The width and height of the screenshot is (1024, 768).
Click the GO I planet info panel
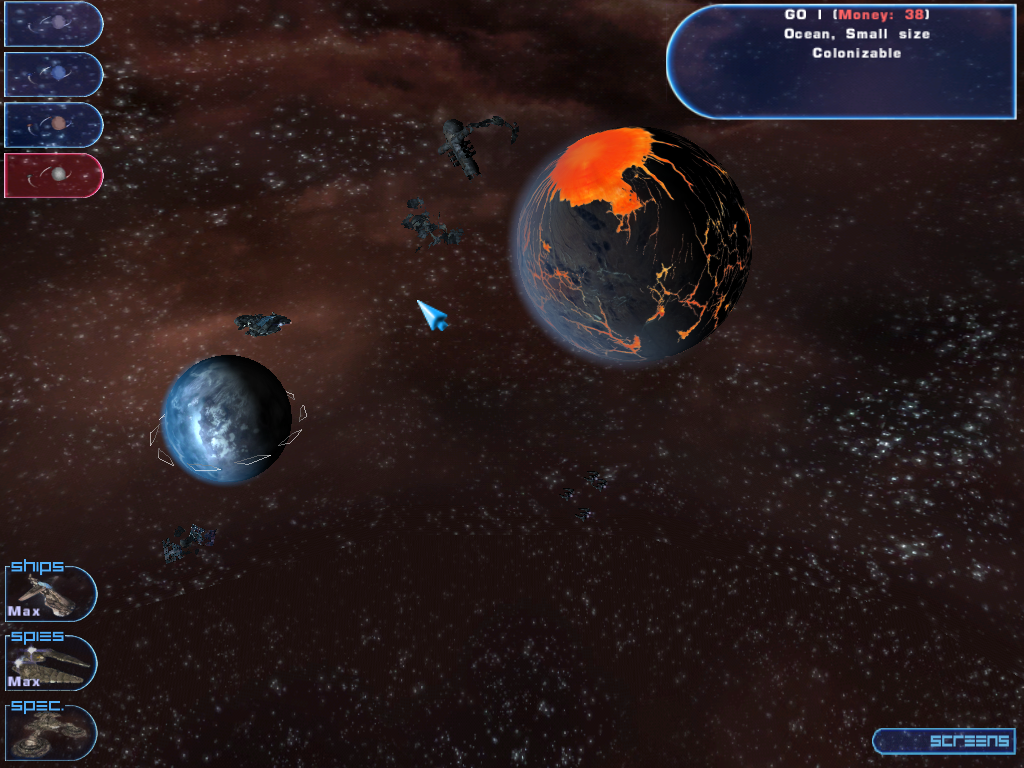point(842,62)
